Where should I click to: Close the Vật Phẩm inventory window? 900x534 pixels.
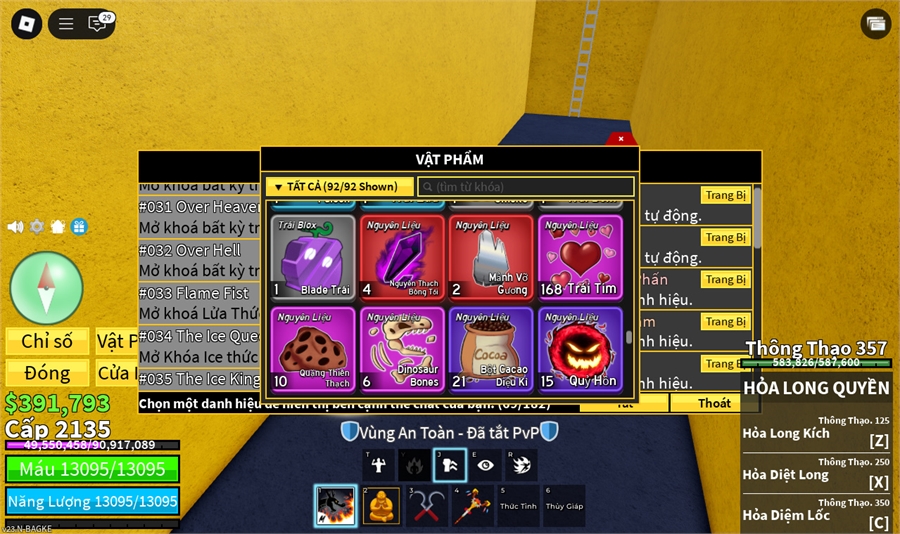click(620, 139)
